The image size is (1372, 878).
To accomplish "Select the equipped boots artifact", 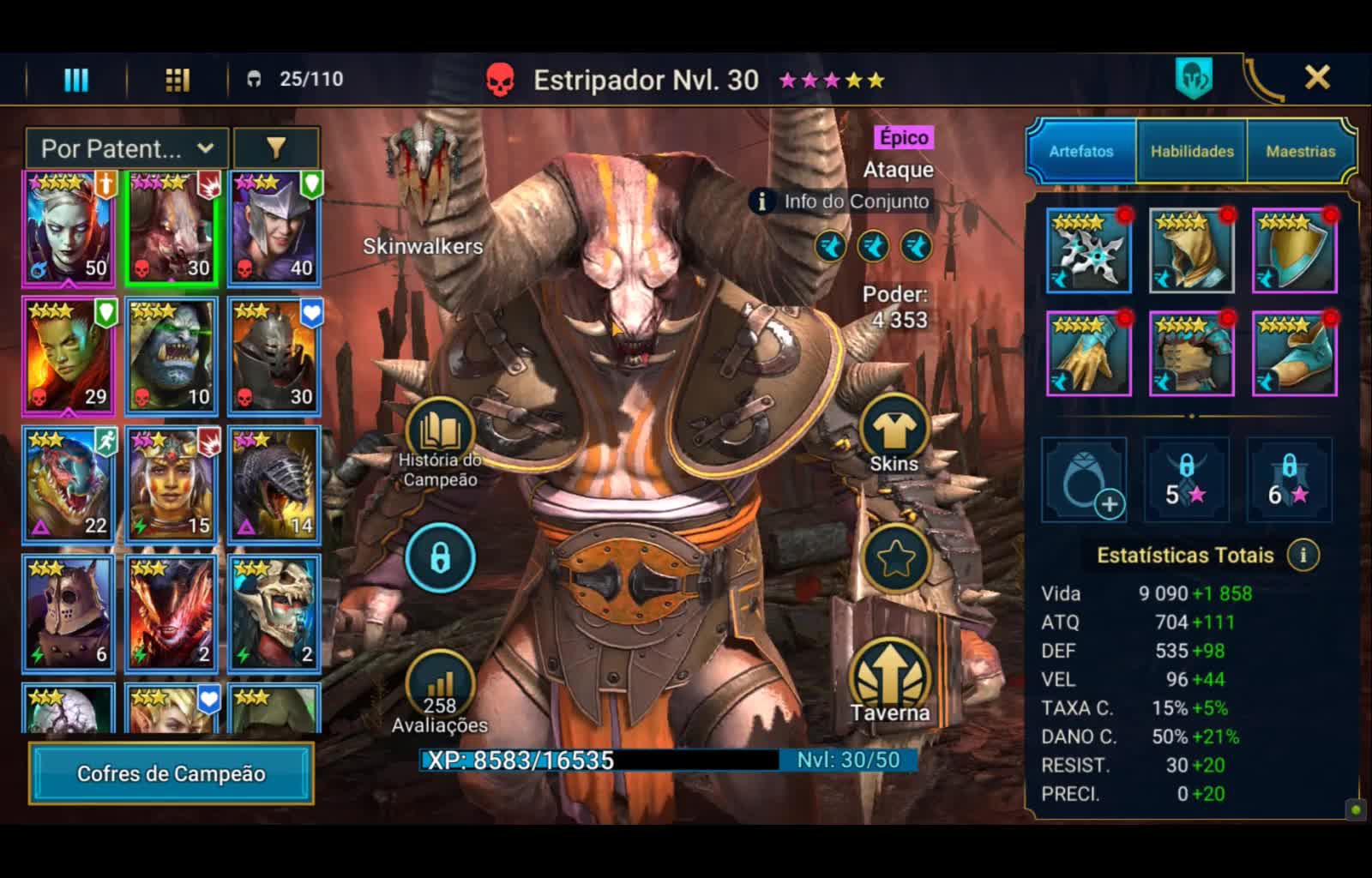I will pos(1294,353).
